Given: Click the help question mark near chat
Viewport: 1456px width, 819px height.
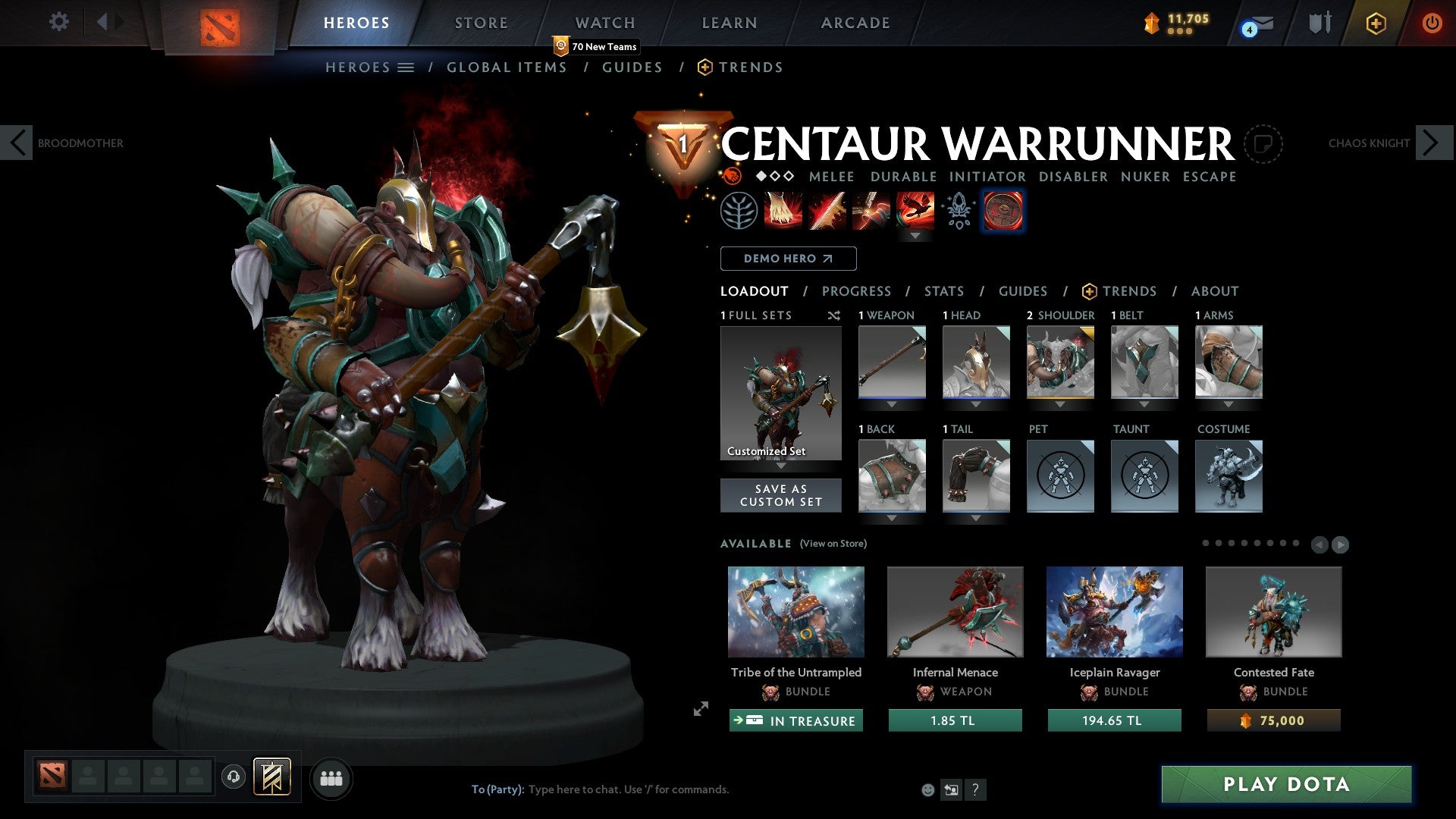Looking at the screenshot, I should point(975,789).
